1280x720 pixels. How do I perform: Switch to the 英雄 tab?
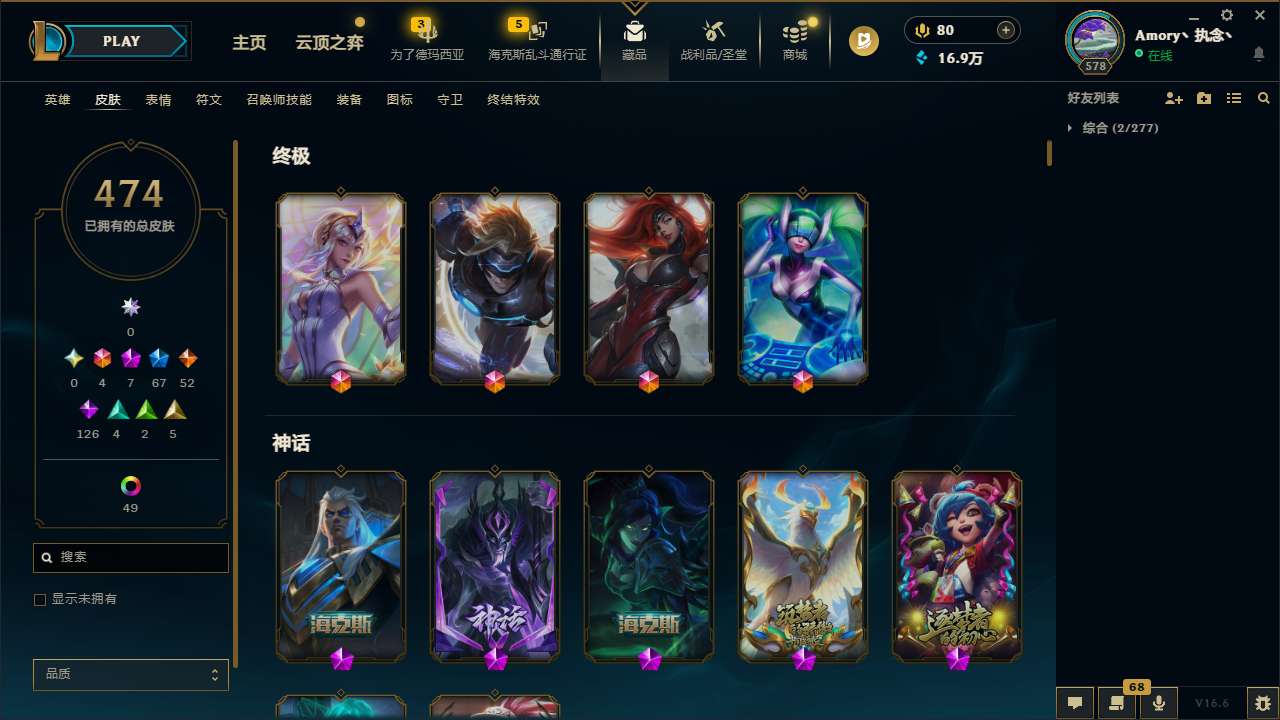pyautogui.click(x=57, y=100)
